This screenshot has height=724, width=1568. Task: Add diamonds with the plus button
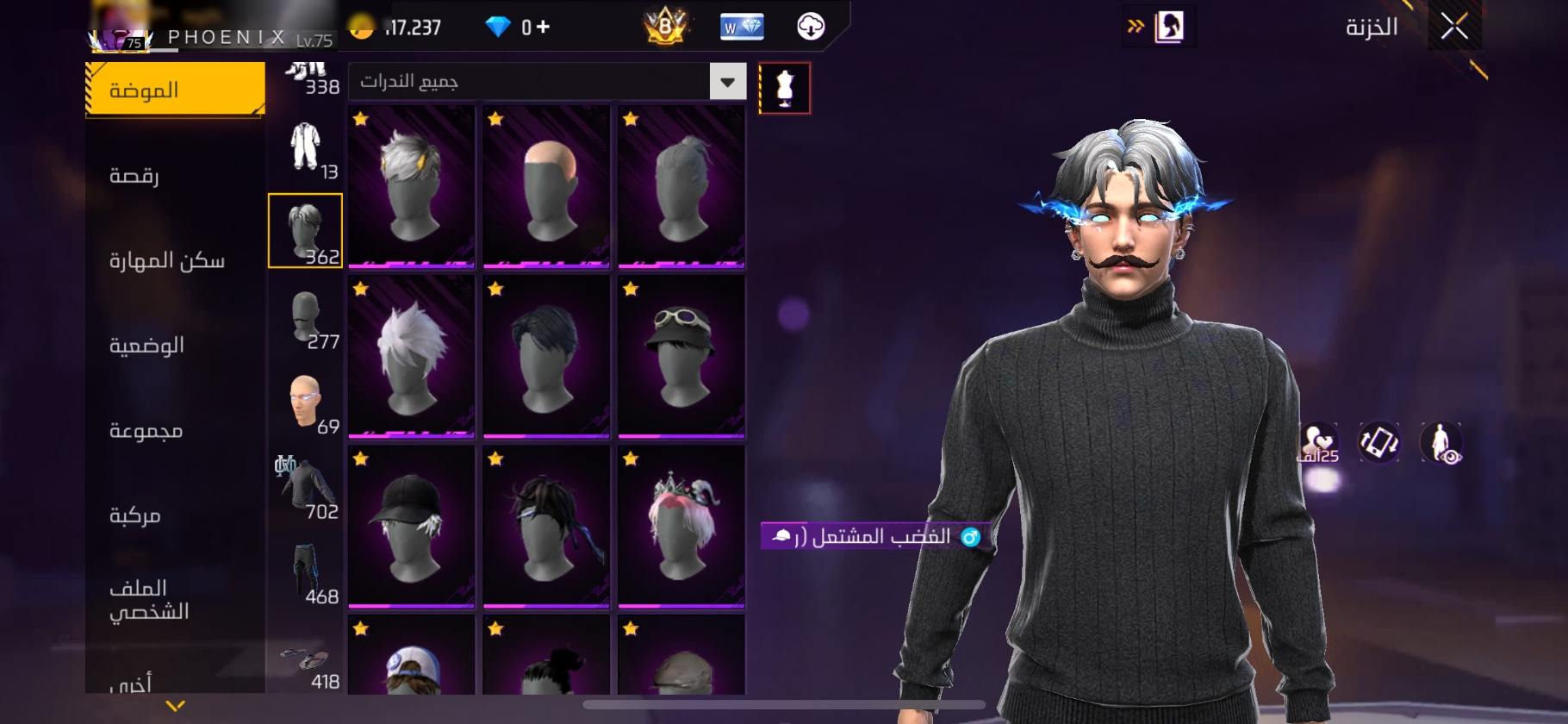click(x=543, y=28)
